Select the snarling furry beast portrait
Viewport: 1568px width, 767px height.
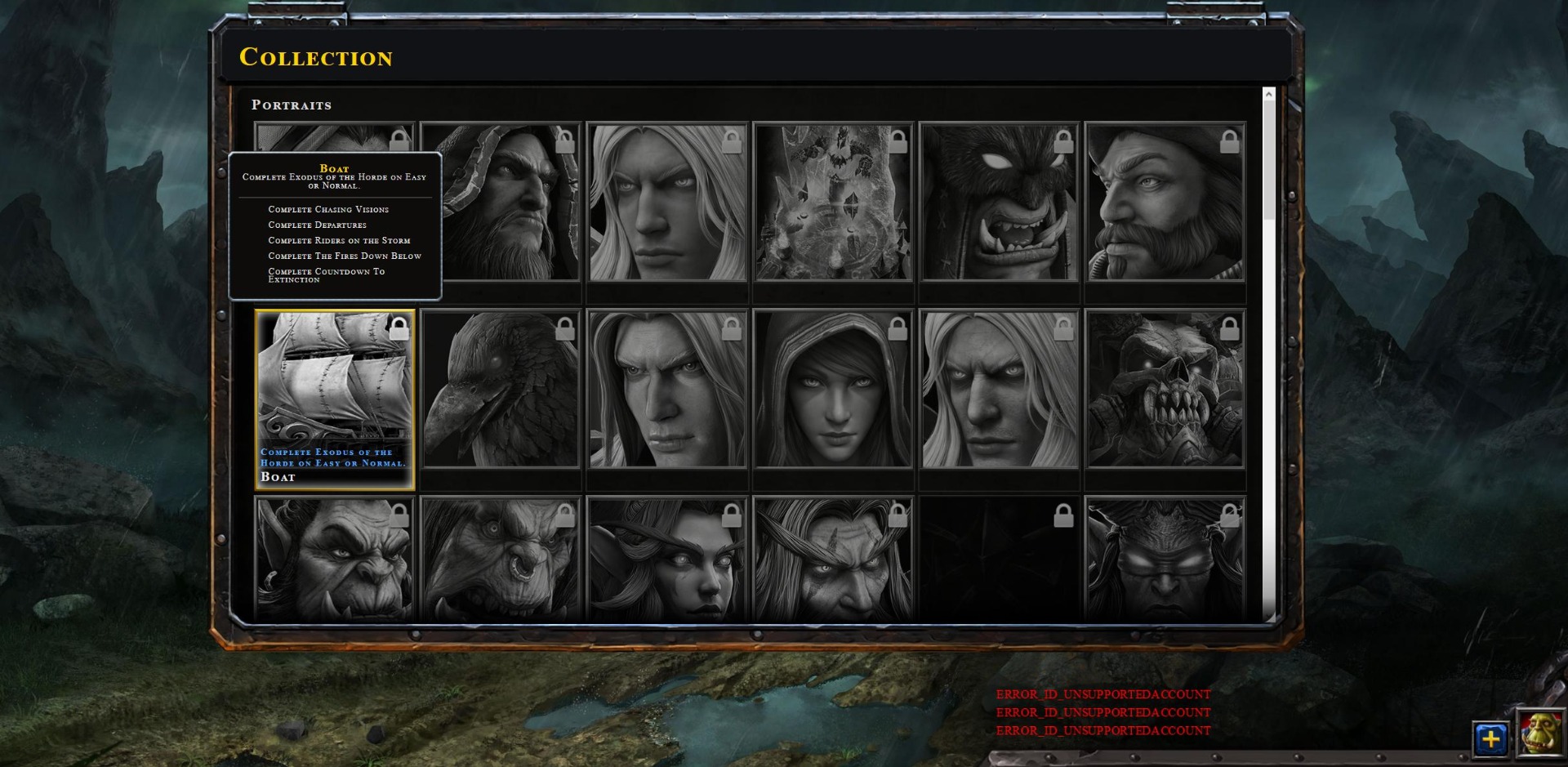pyautogui.click(x=1000, y=203)
